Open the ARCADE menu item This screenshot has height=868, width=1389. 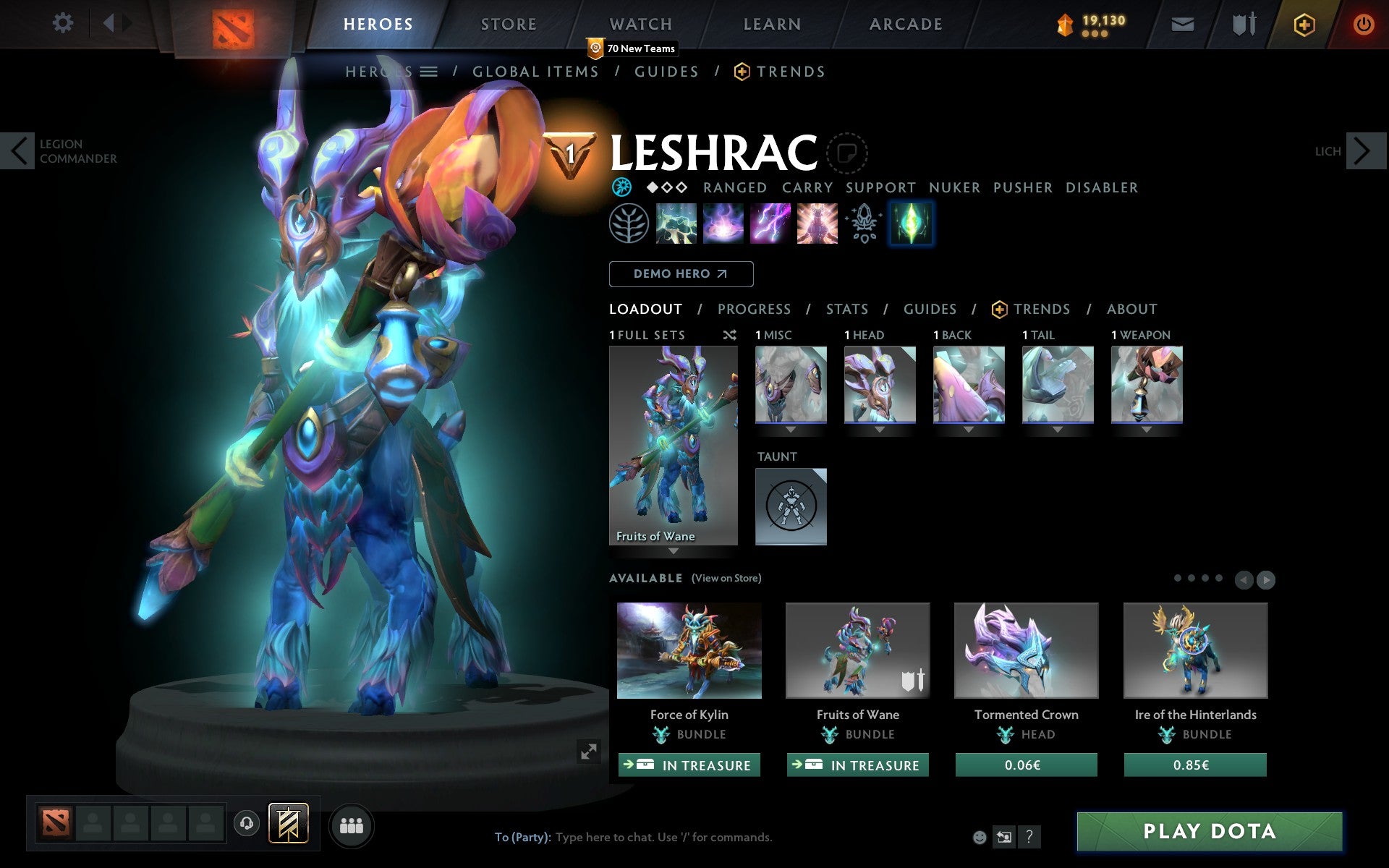point(904,24)
